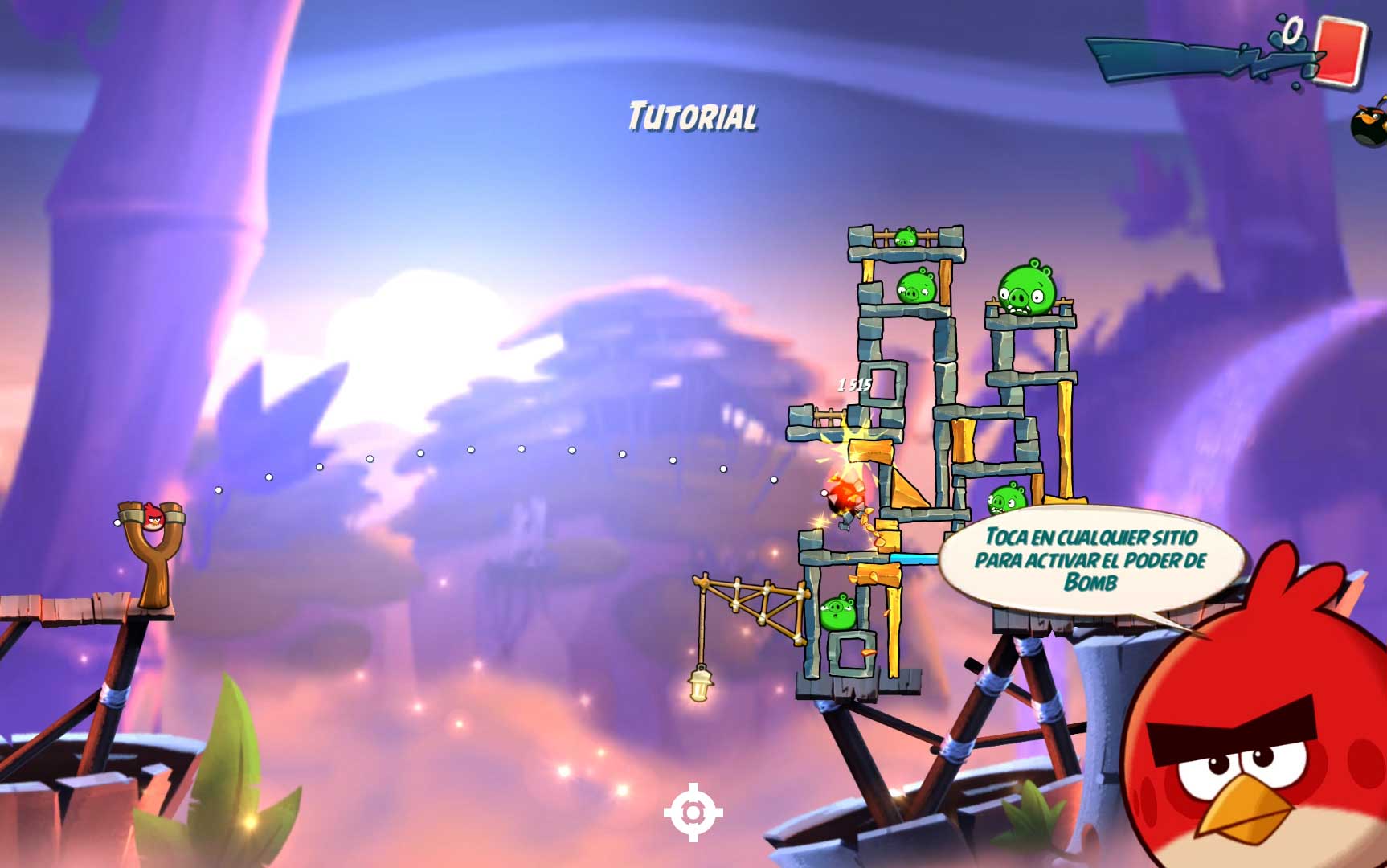Tap the Bomb power tutorial speech bubble
The image size is (1387, 868).
click(x=1090, y=560)
